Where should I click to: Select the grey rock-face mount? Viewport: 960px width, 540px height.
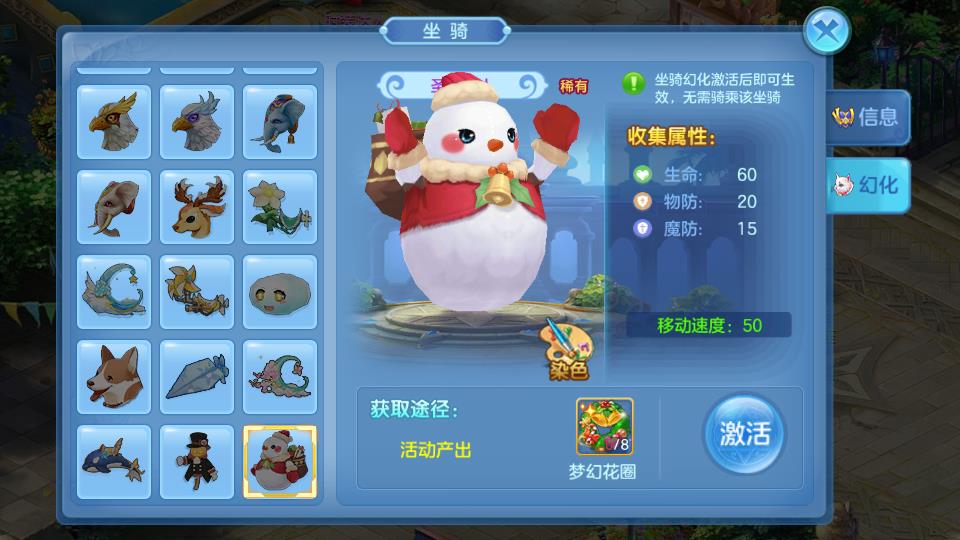pyautogui.click(x=280, y=292)
